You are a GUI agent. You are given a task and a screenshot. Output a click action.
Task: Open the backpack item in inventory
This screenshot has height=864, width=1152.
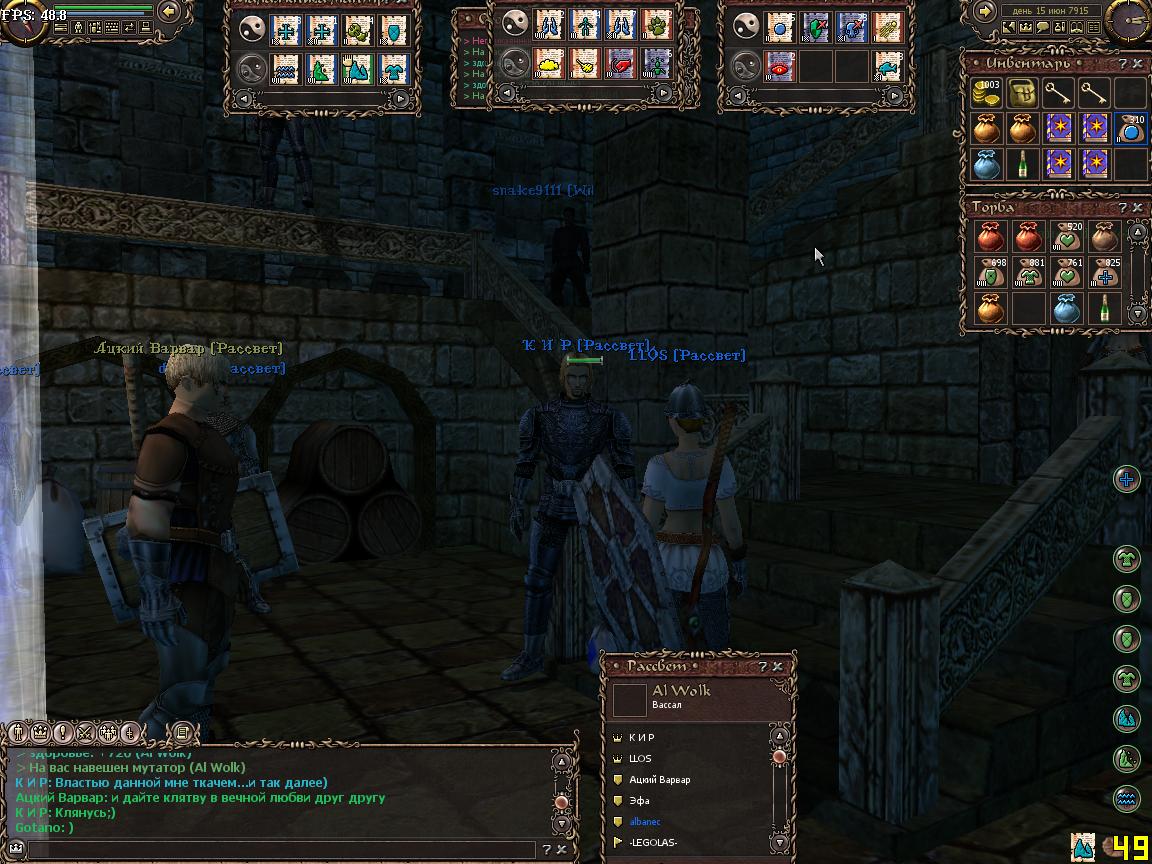1023,94
